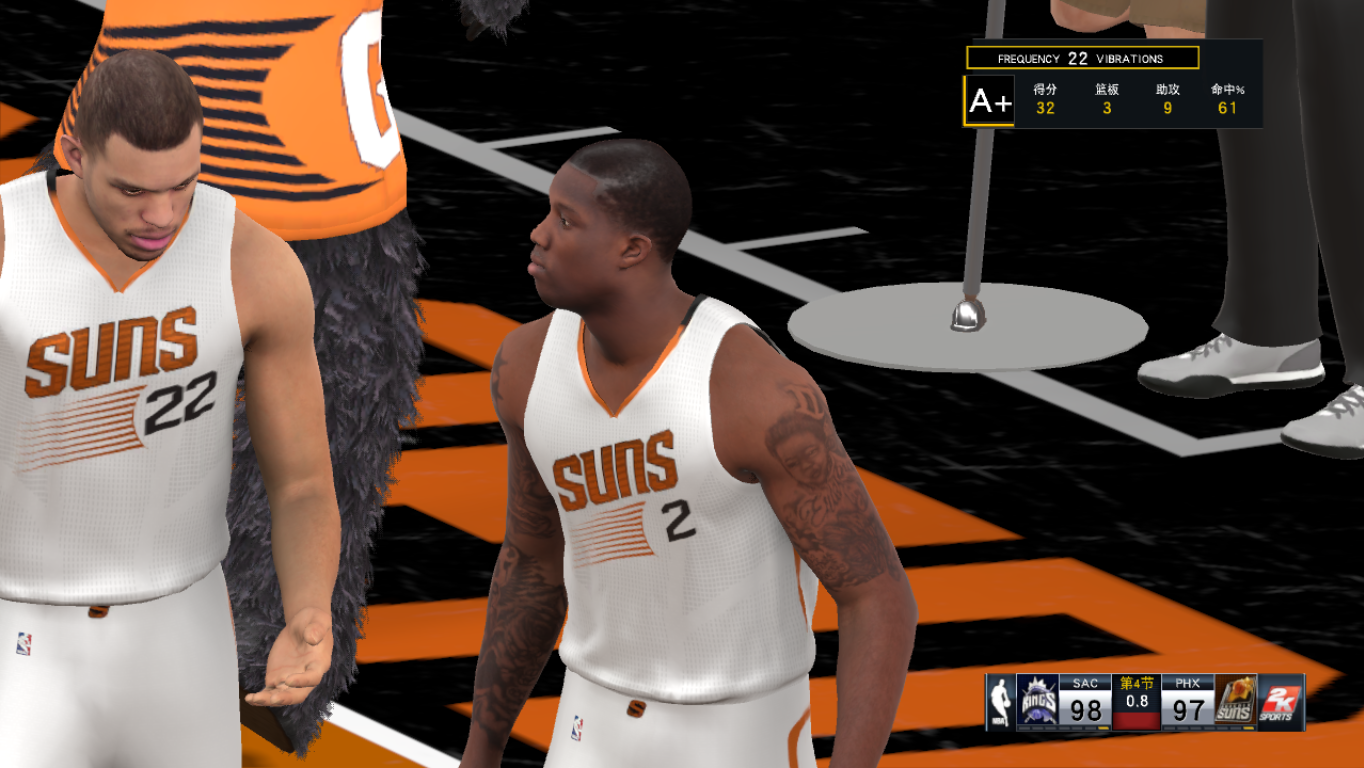Click the NBA logo on the scoreboard
The height and width of the screenshot is (768, 1364).
click(1000, 702)
